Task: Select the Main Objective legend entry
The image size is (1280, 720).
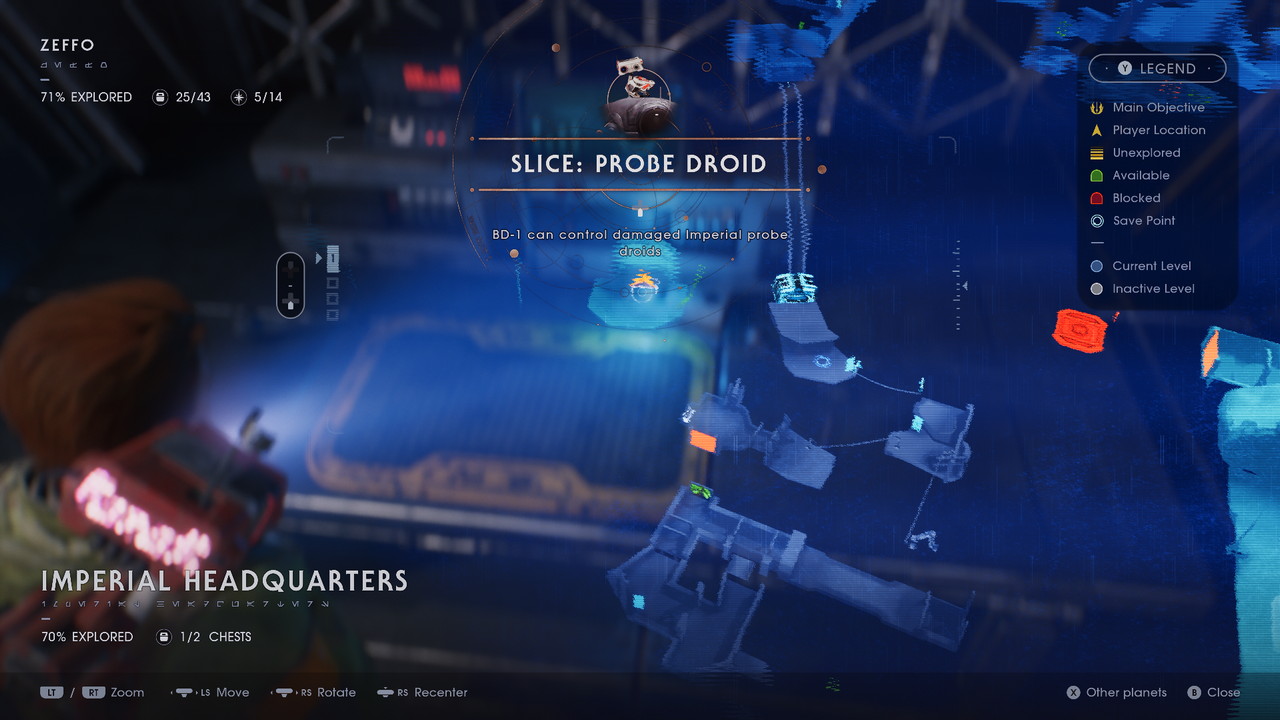Action: [1158, 107]
